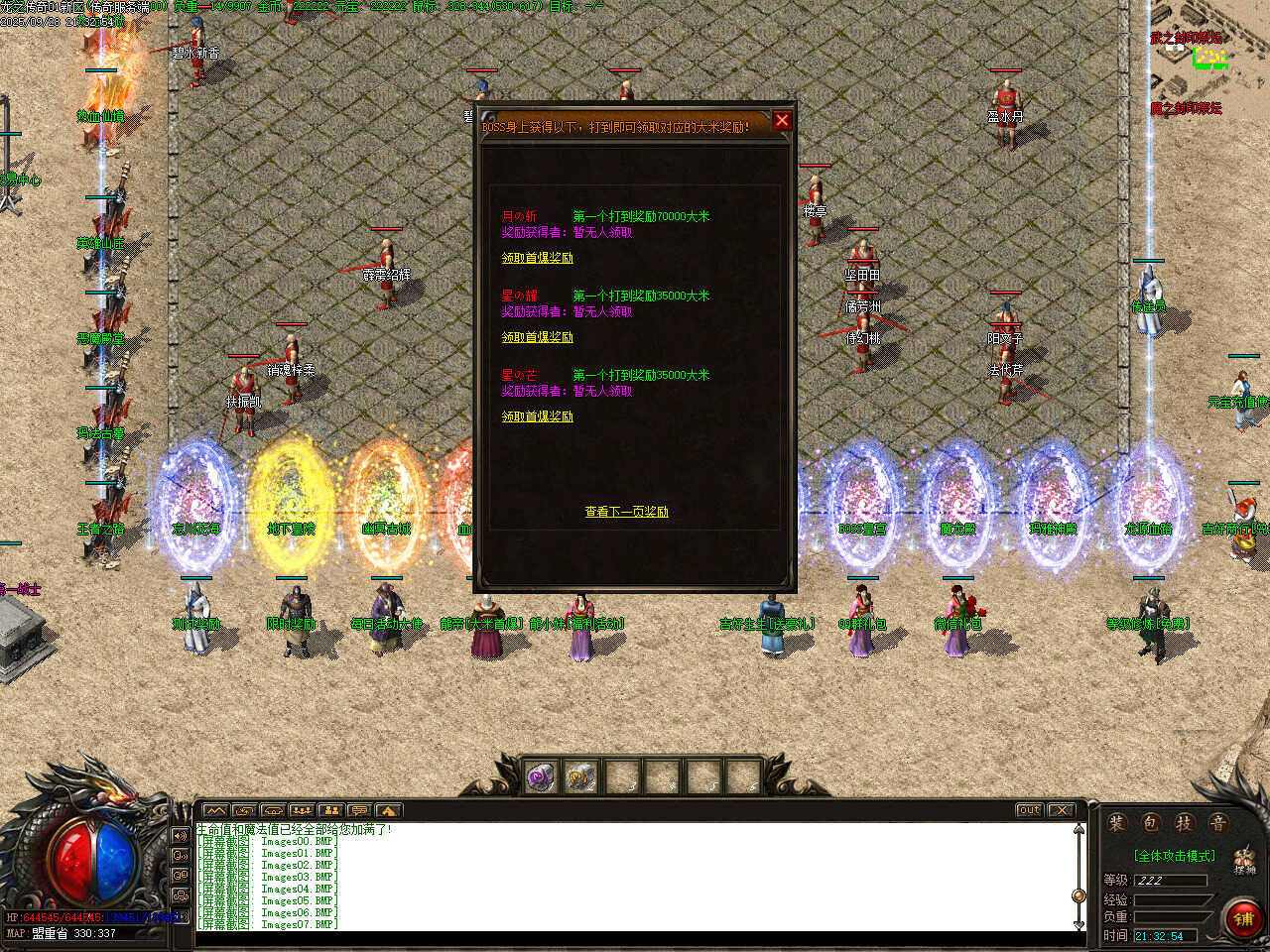The width and height of the screenshot is (1270, 952).
Task: Select the purple swirl hotbar item
Action: coord(542,777)
